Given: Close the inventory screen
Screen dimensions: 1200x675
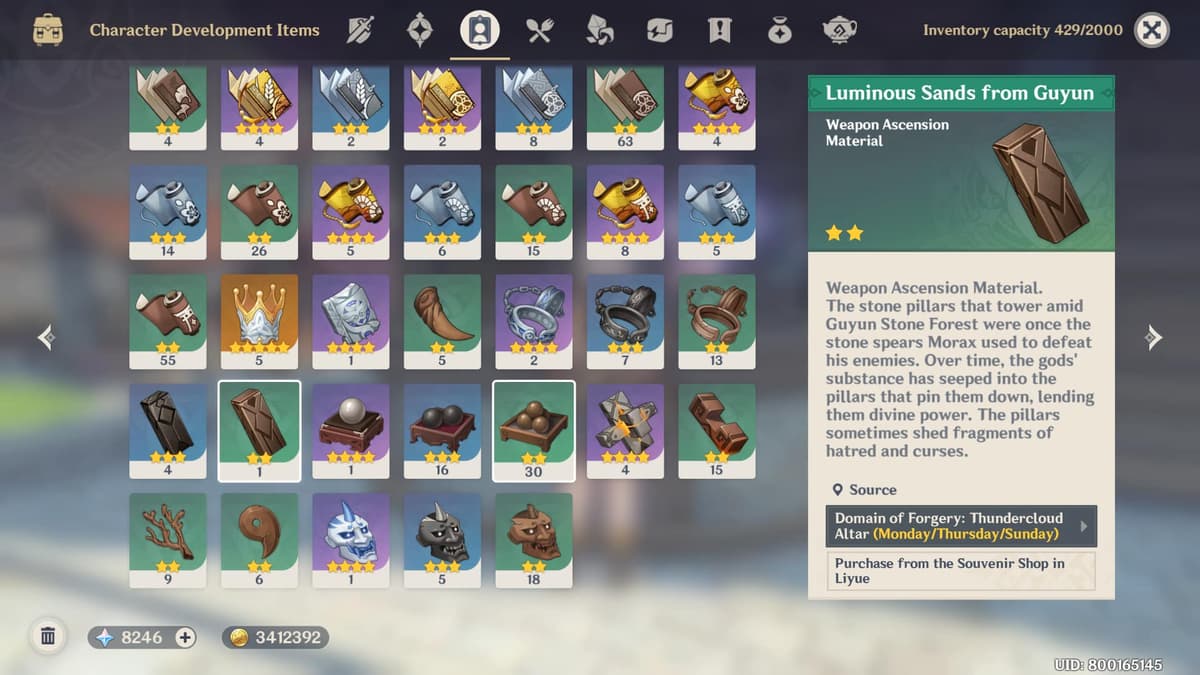Looking at the screenshot, I should (1152, 30).
